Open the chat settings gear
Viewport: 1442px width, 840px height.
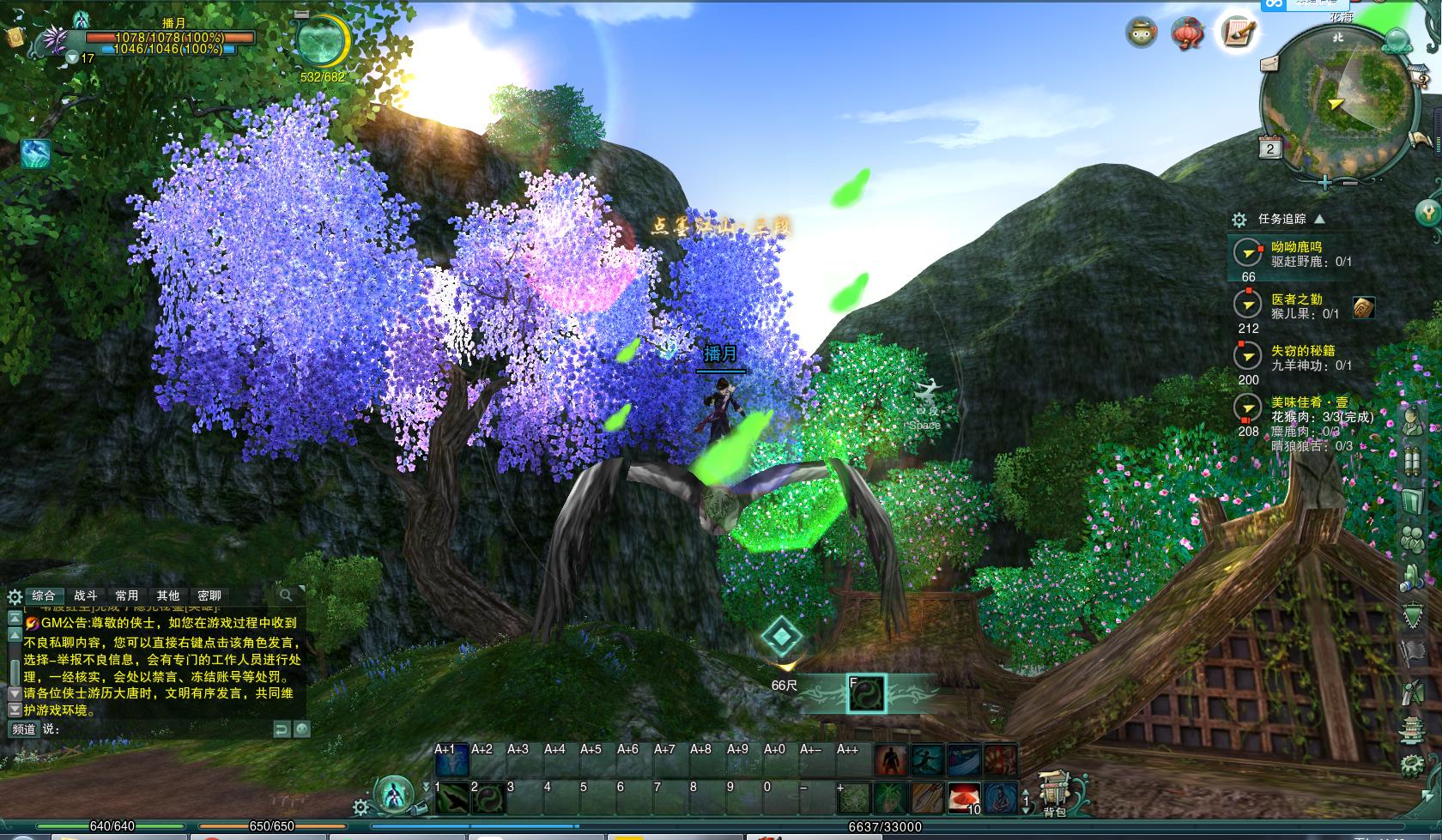click(15, 596)
